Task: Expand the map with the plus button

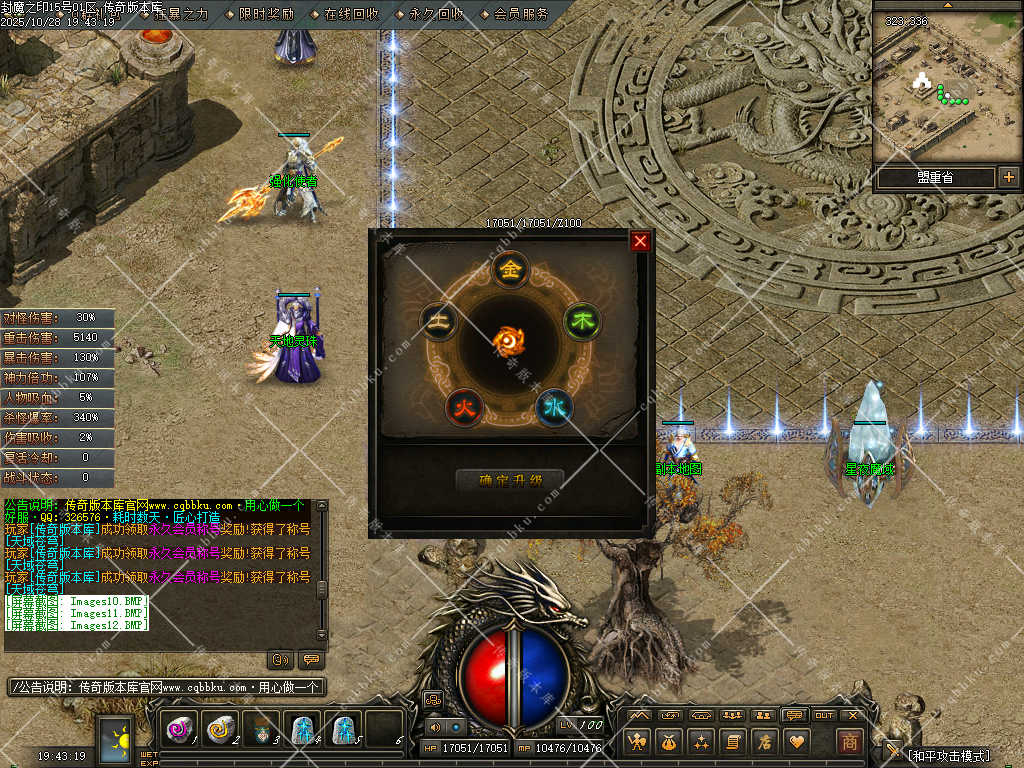Action: [x=1008, y=178]
